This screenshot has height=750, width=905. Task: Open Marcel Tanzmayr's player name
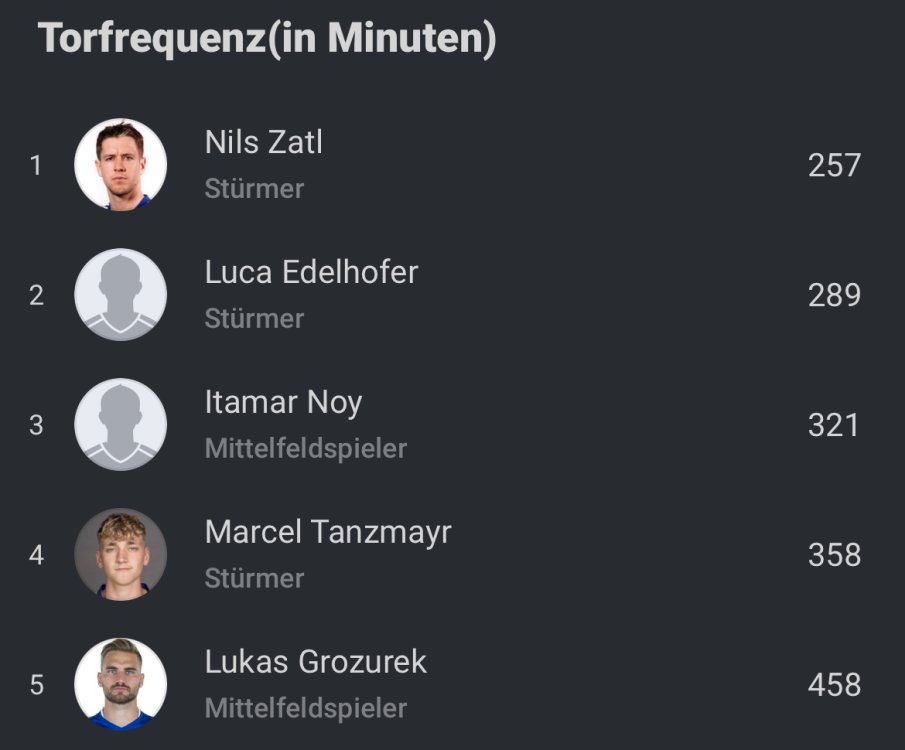(x=328, y=533)
